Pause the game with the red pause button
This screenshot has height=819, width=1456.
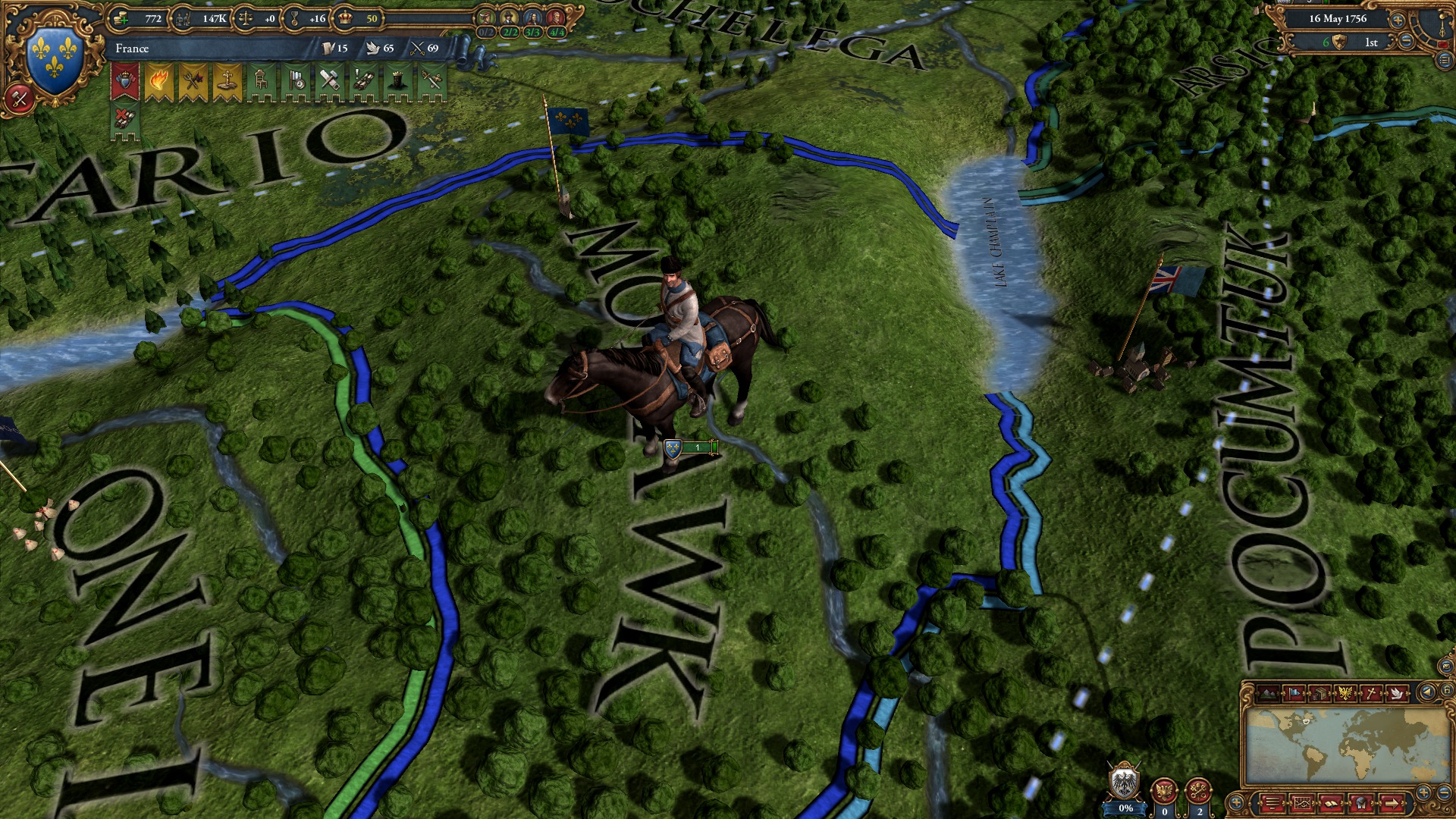[1443, 44]
